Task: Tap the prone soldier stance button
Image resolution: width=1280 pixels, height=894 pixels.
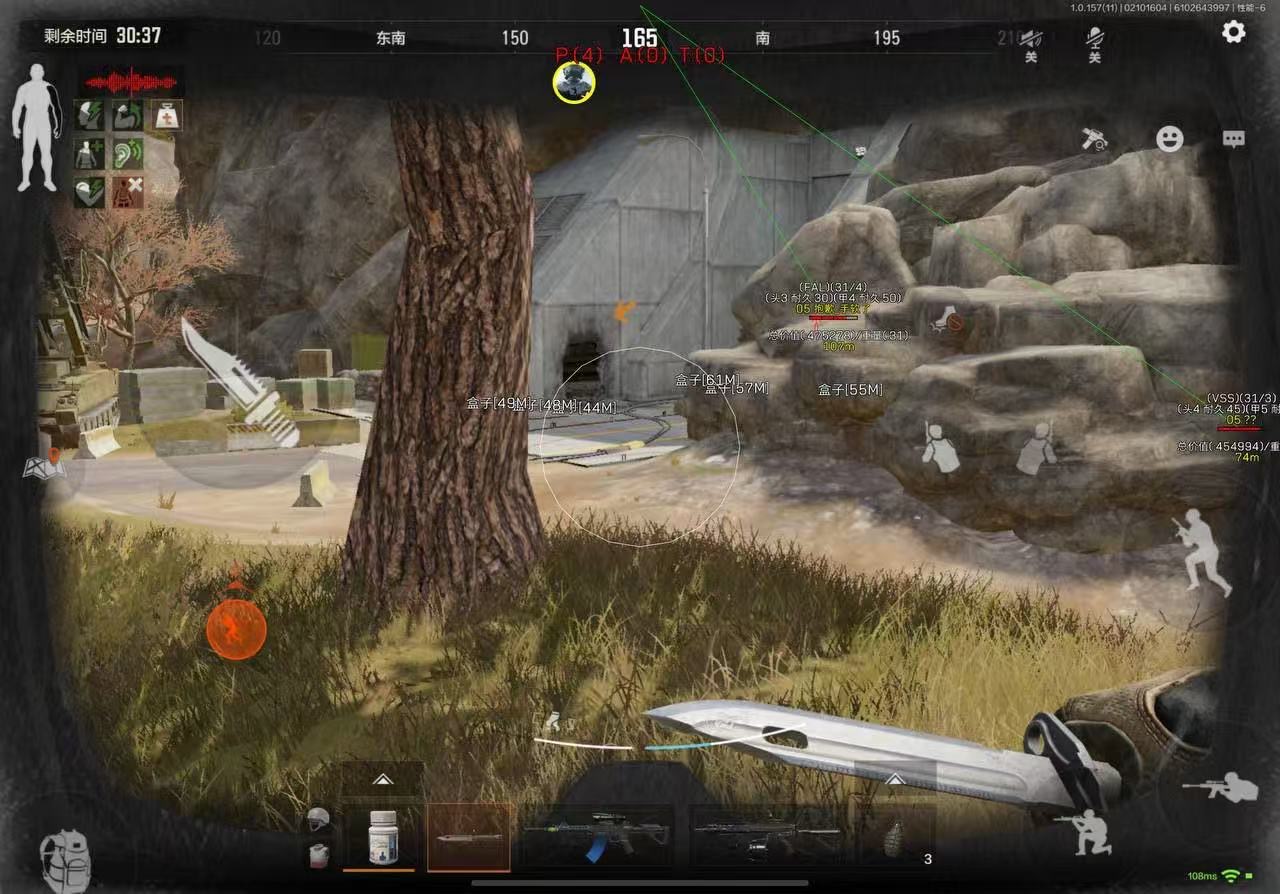Action: [1222, 787]
